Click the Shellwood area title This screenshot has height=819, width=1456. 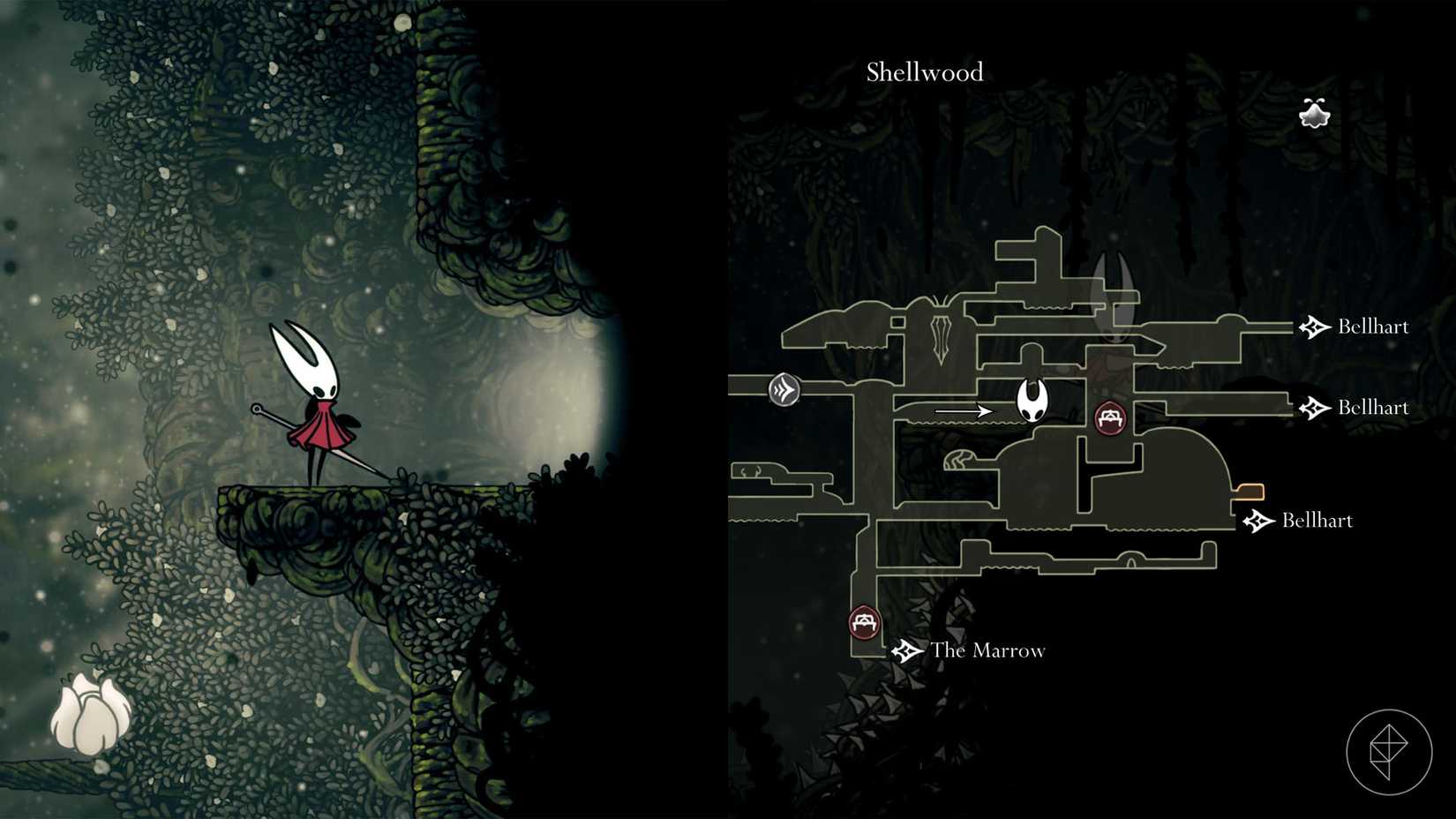tap(924, 72)
